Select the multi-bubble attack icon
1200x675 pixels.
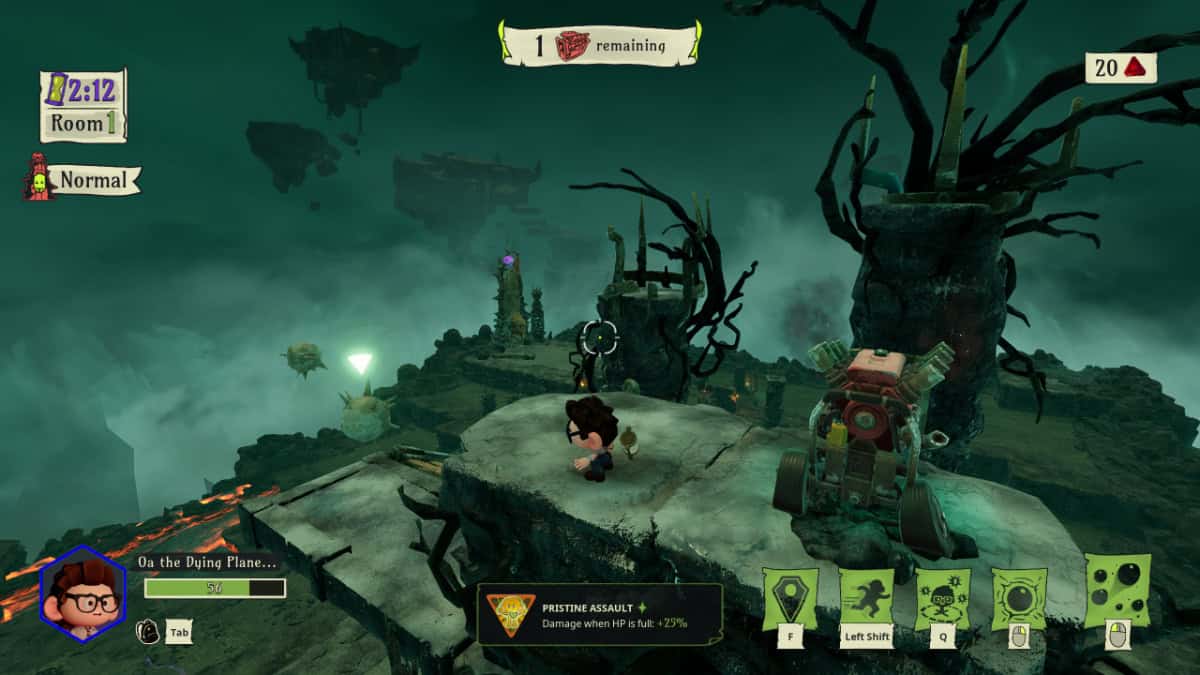pos(1117,590)
